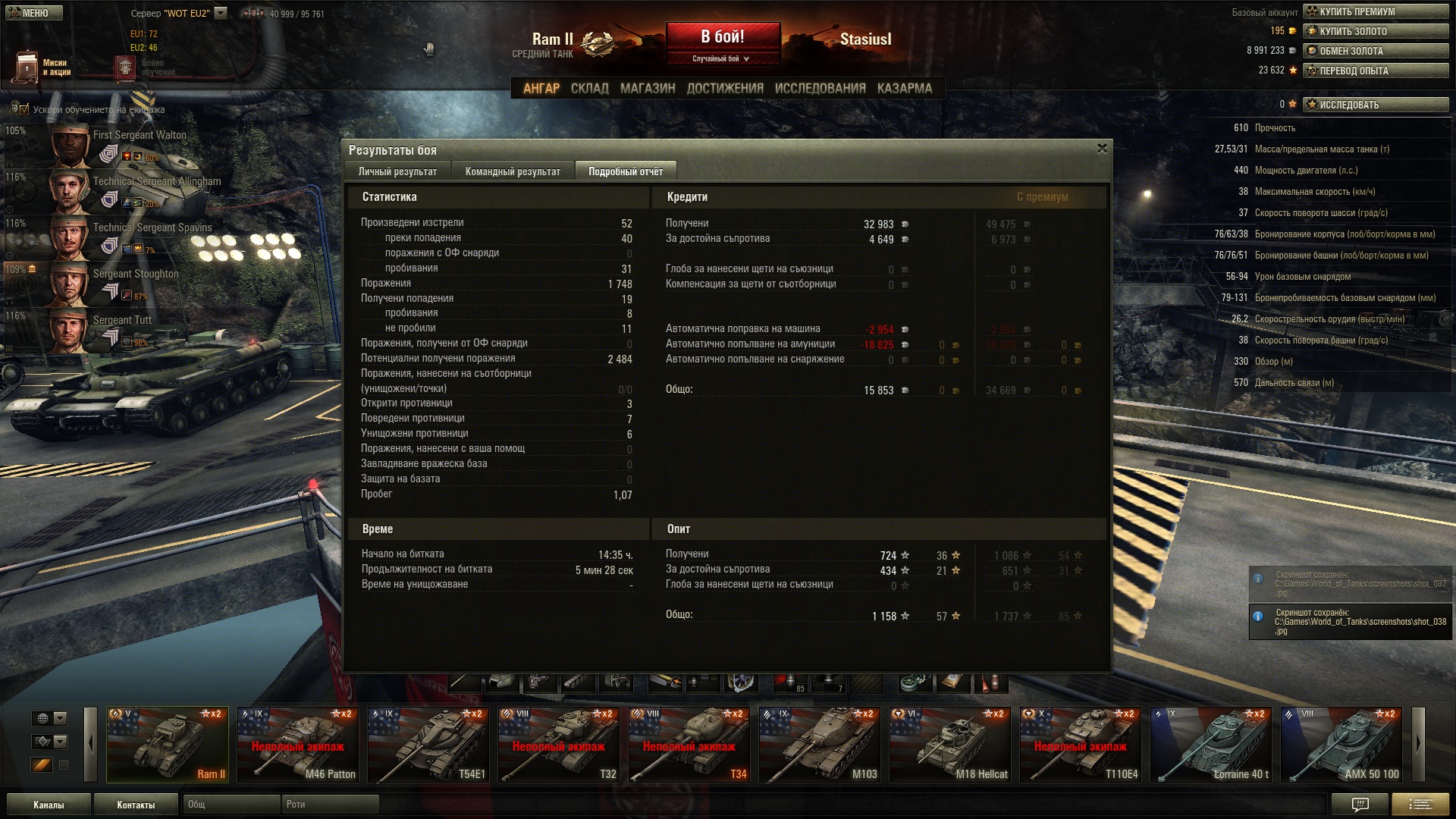Open ОБМЕН ЗОЛОТА exchange
This screenshot has width=1456, height=819.
click(1375, 51)
